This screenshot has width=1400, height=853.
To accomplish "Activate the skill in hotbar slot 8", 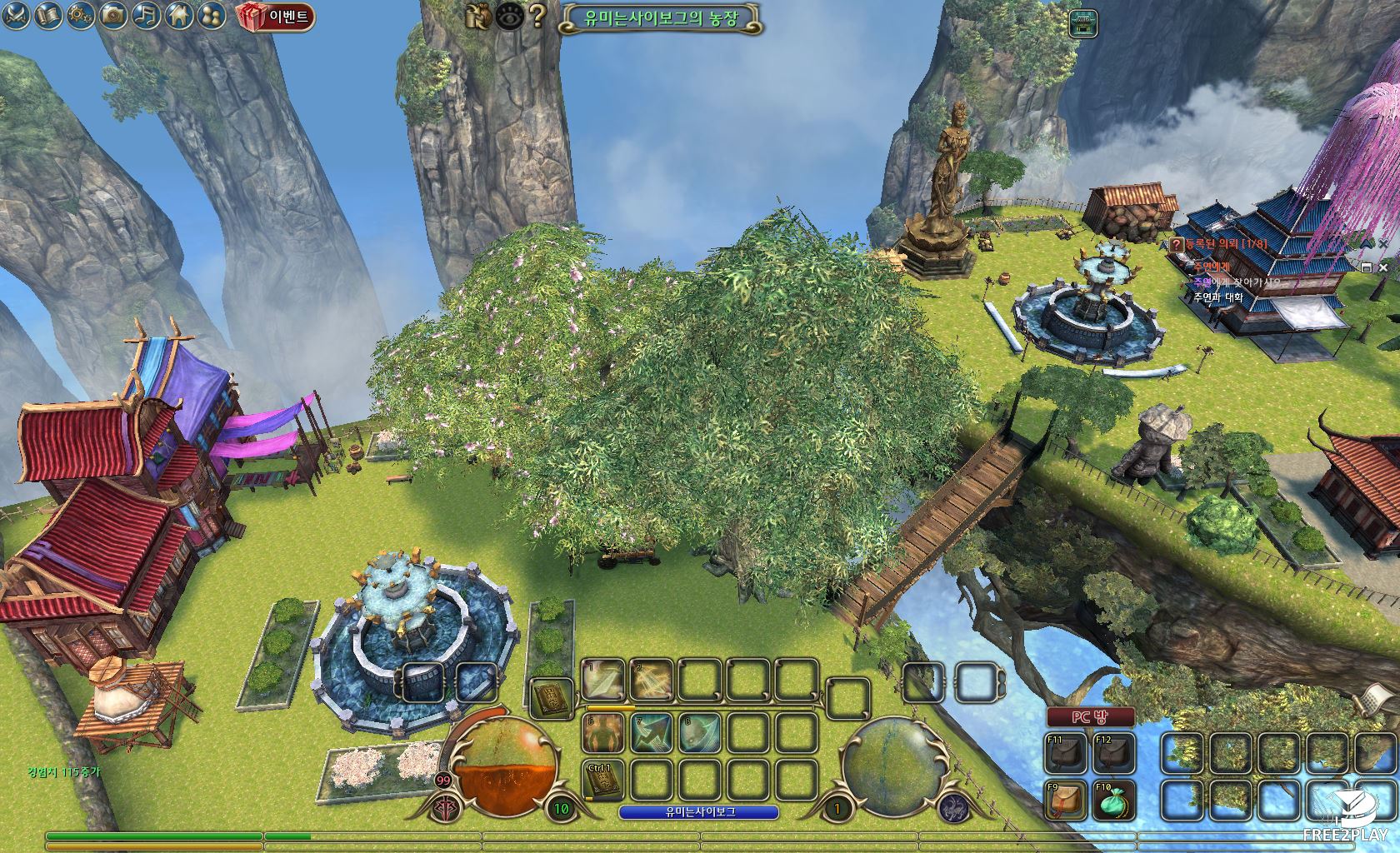I will pos(699,733).
